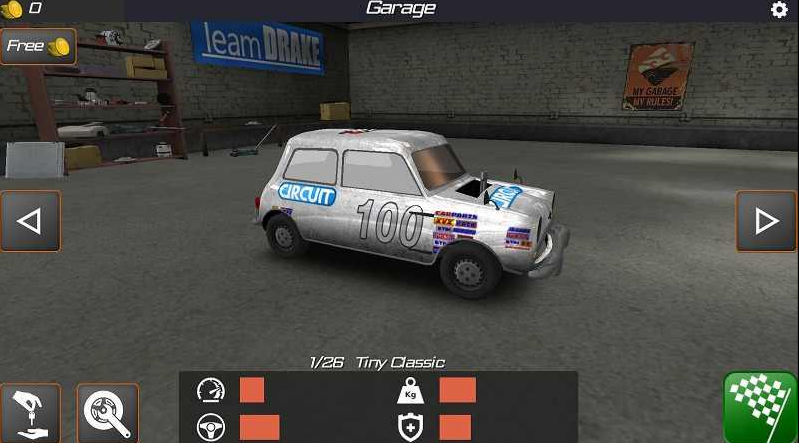Open the car key purchase button

pos(30,413)
